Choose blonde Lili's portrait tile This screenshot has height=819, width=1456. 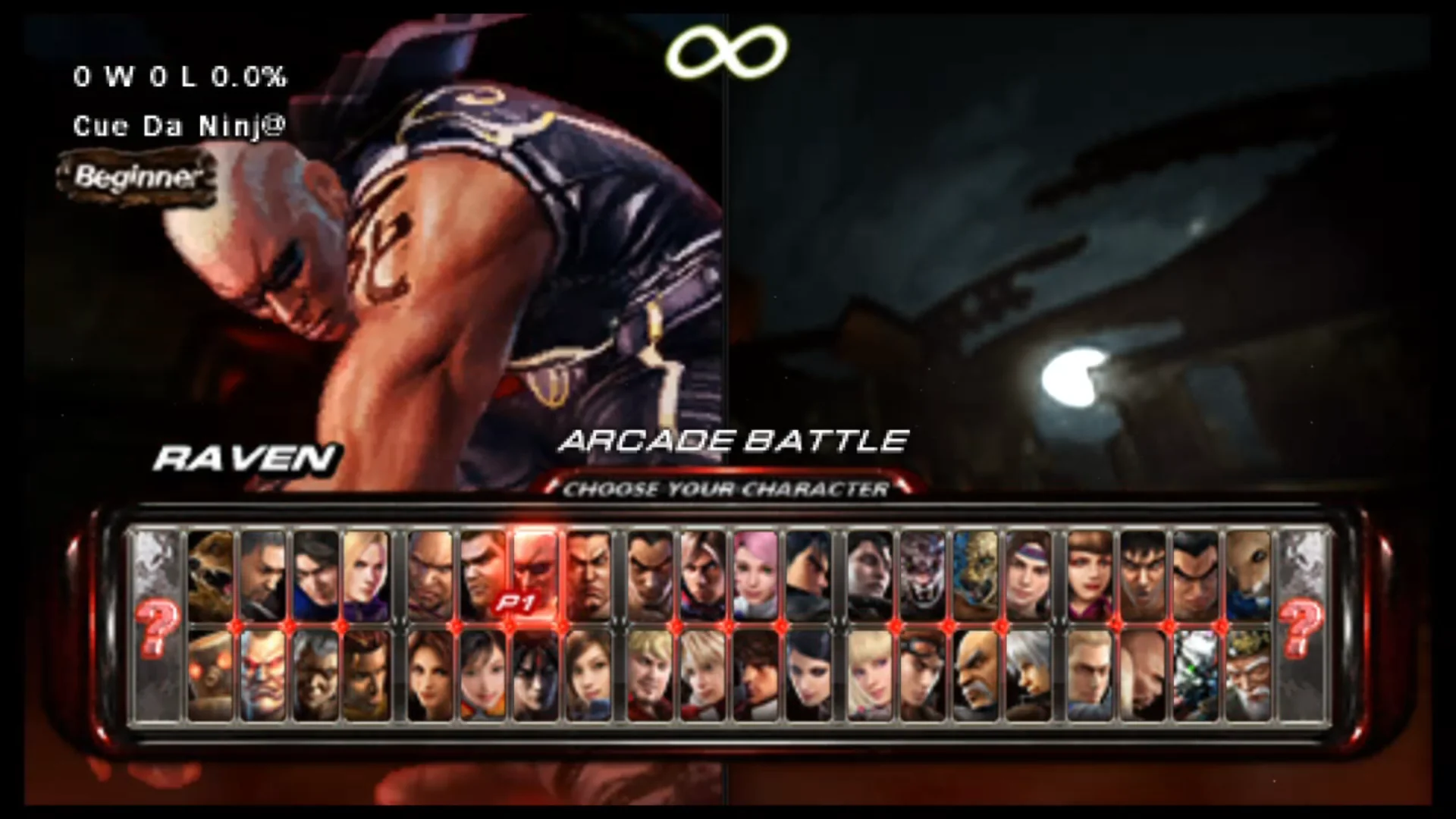point(870,675)
